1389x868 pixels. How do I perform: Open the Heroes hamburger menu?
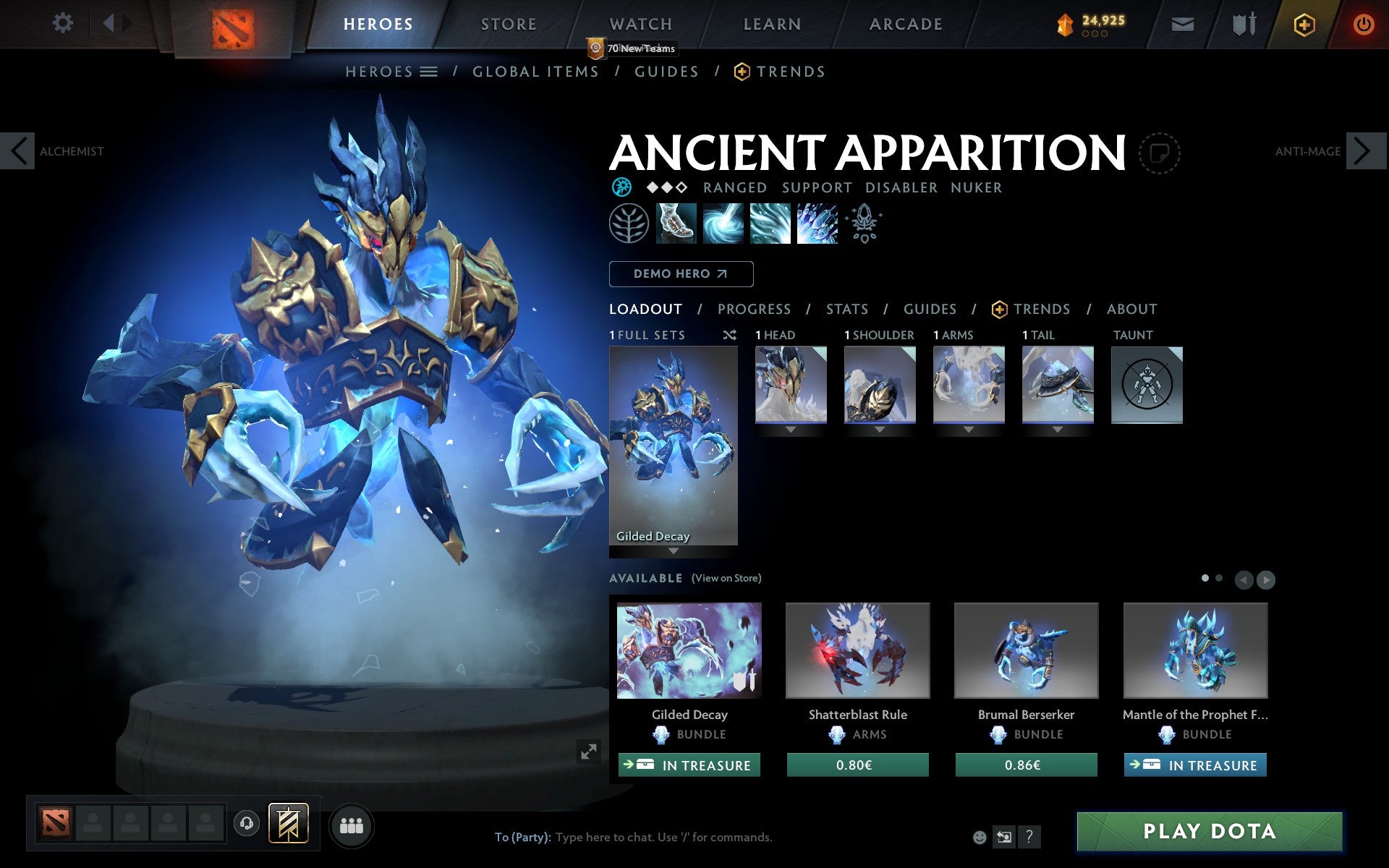point(429,72)
